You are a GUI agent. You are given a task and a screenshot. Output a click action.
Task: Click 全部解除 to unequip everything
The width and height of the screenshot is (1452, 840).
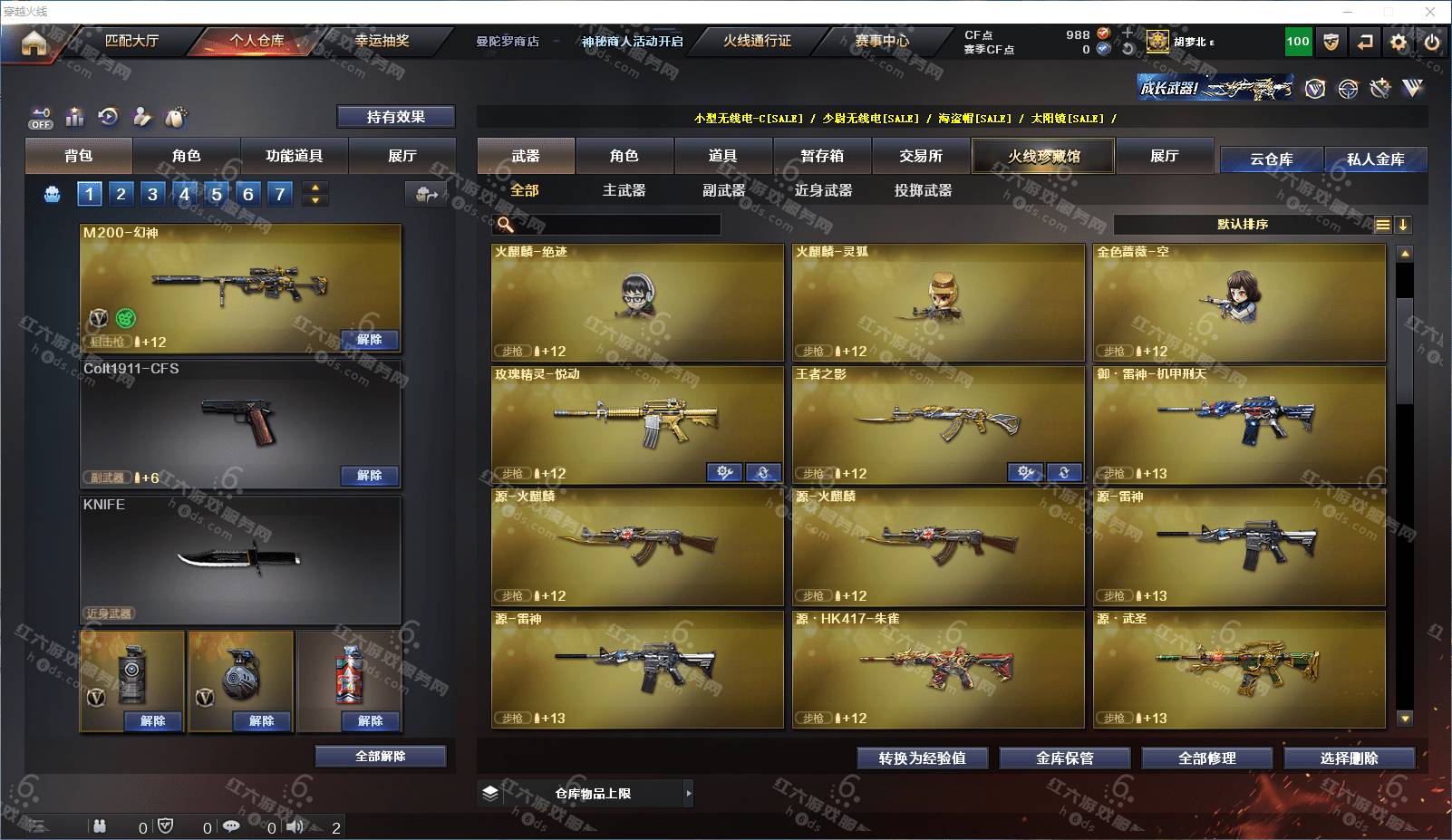coord(381,757)
